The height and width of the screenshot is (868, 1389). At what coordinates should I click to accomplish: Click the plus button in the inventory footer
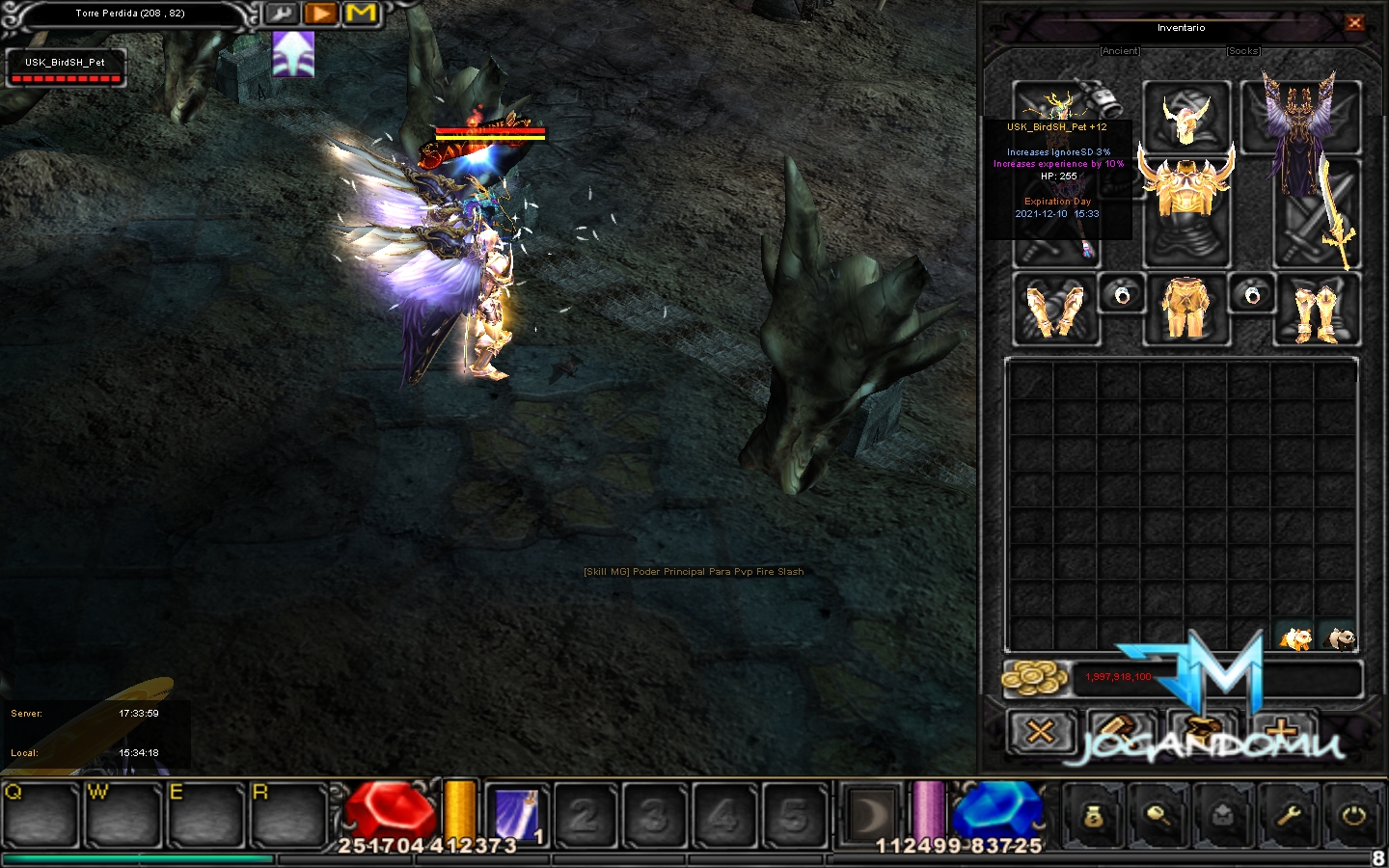click(x=1281, y=732)
